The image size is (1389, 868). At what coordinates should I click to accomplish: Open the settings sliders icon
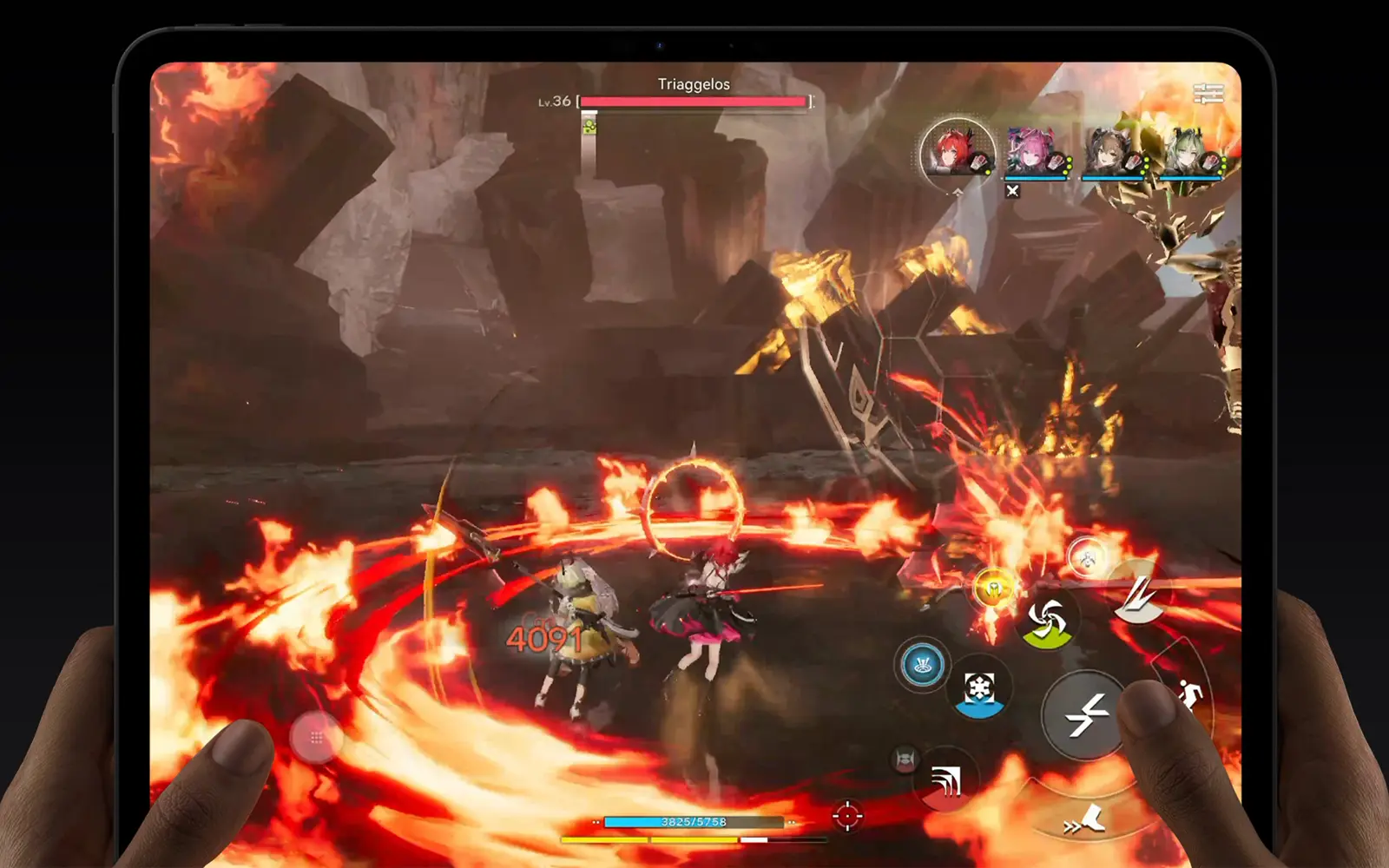[x=1208, y=94]
